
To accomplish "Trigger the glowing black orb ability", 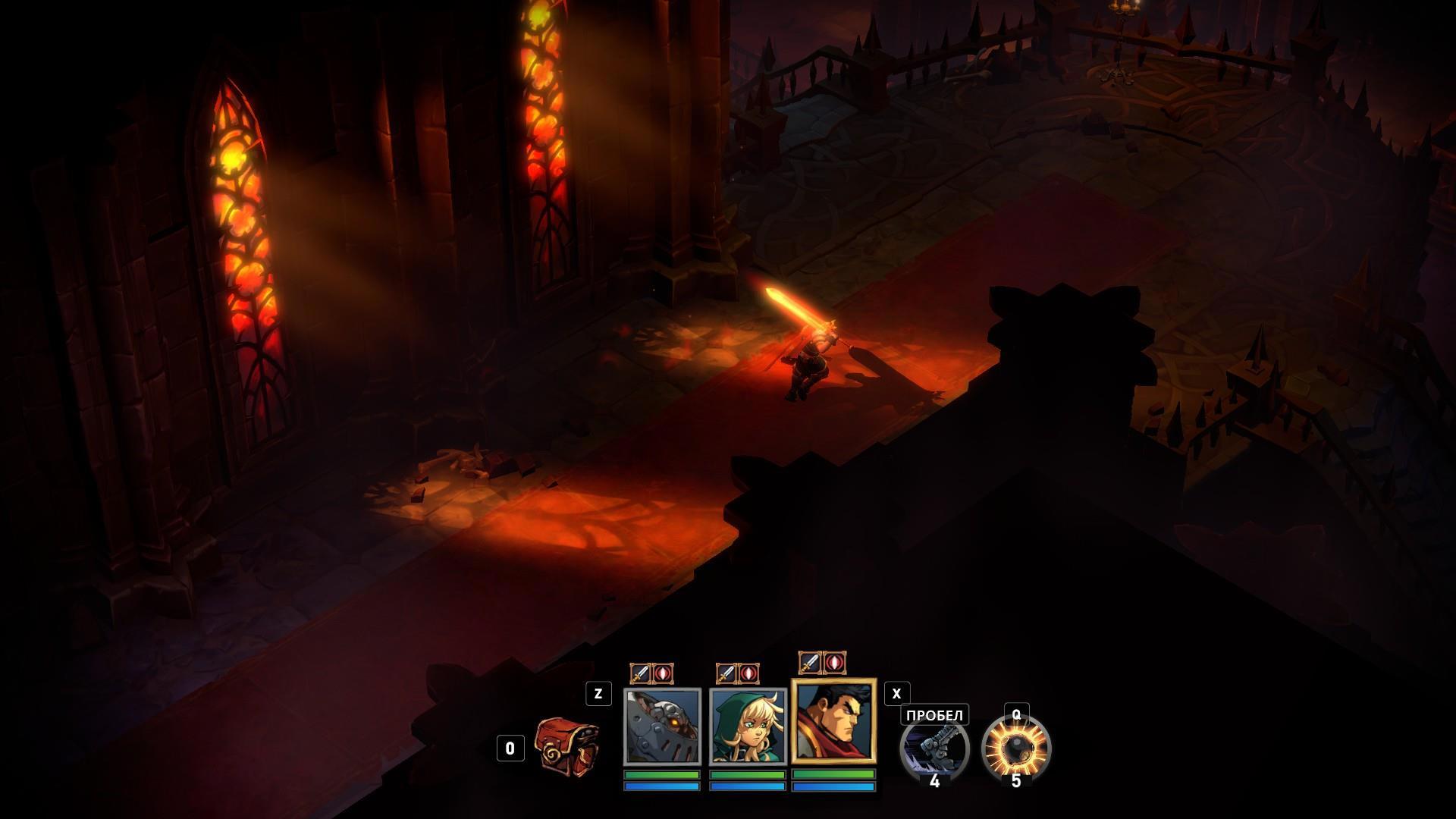I will 1016,749.
